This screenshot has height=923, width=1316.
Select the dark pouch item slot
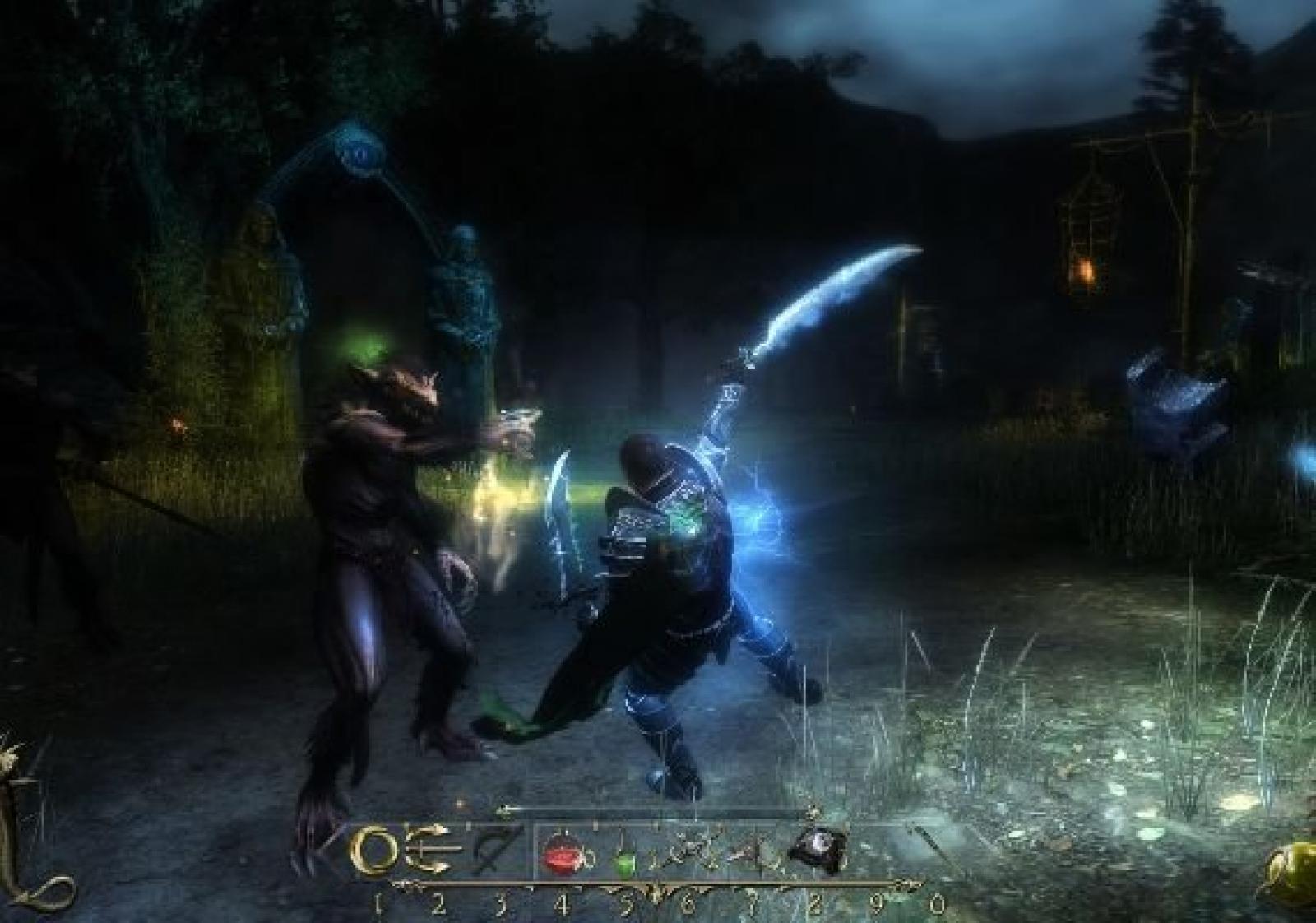tap(816, 853)
